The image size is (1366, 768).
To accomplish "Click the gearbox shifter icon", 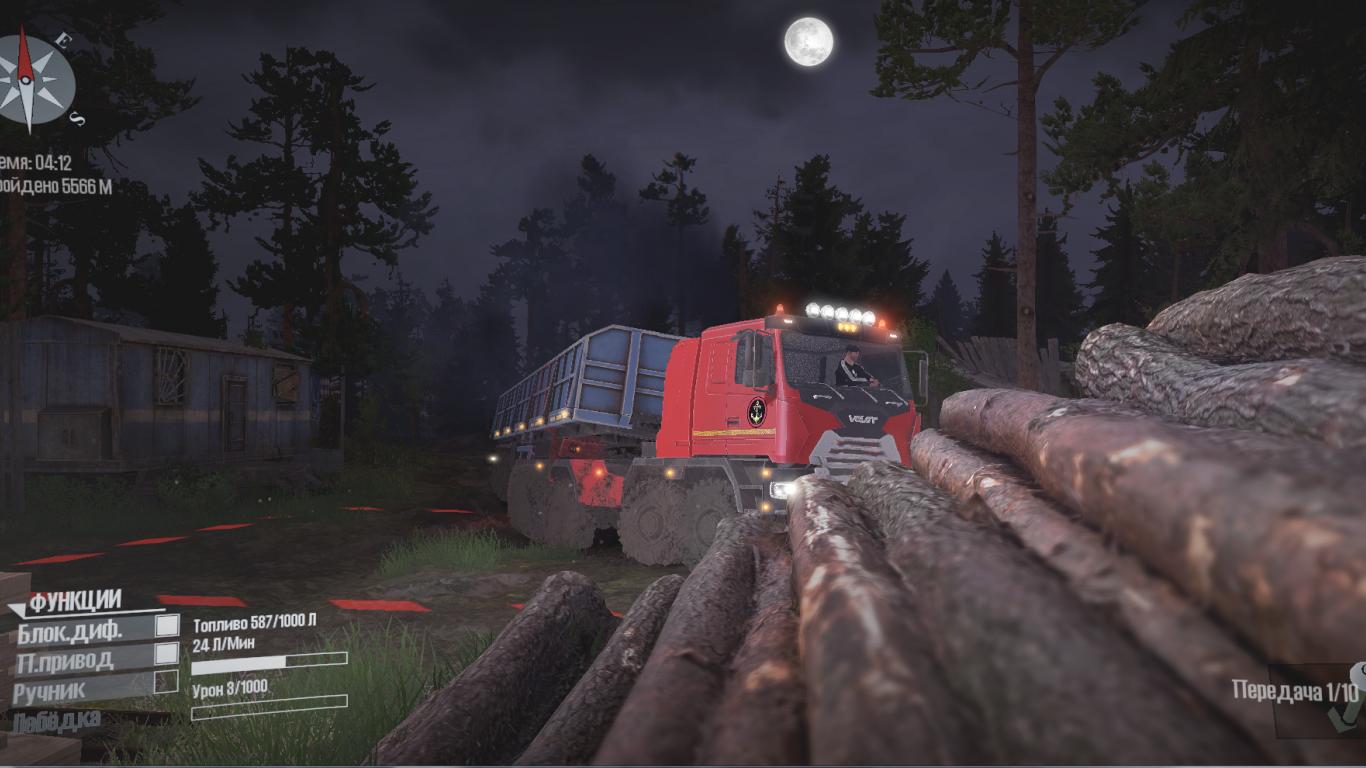I will pos(1346,700).
